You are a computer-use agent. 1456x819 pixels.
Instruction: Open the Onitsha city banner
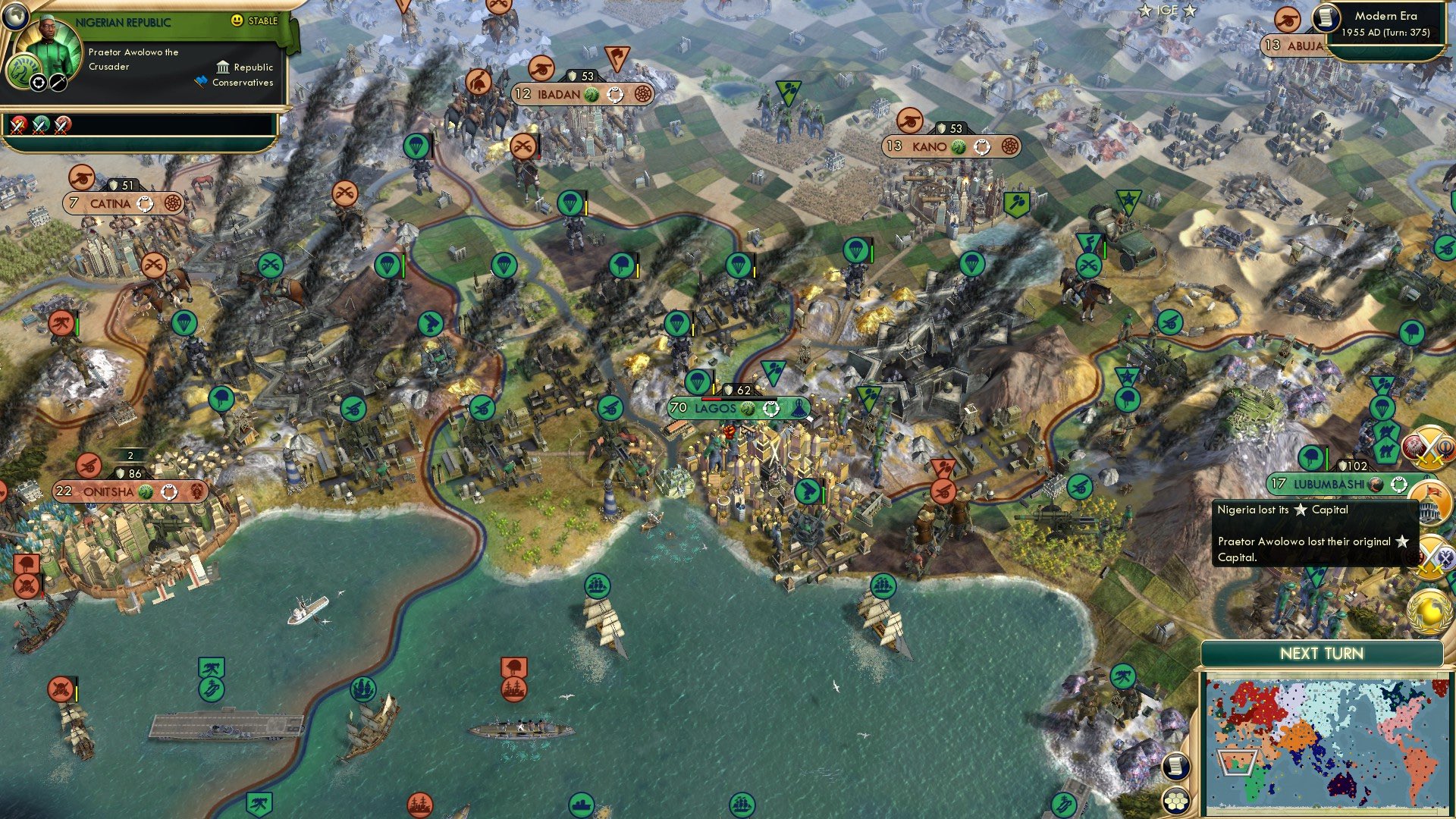click(x=108, y=492)
